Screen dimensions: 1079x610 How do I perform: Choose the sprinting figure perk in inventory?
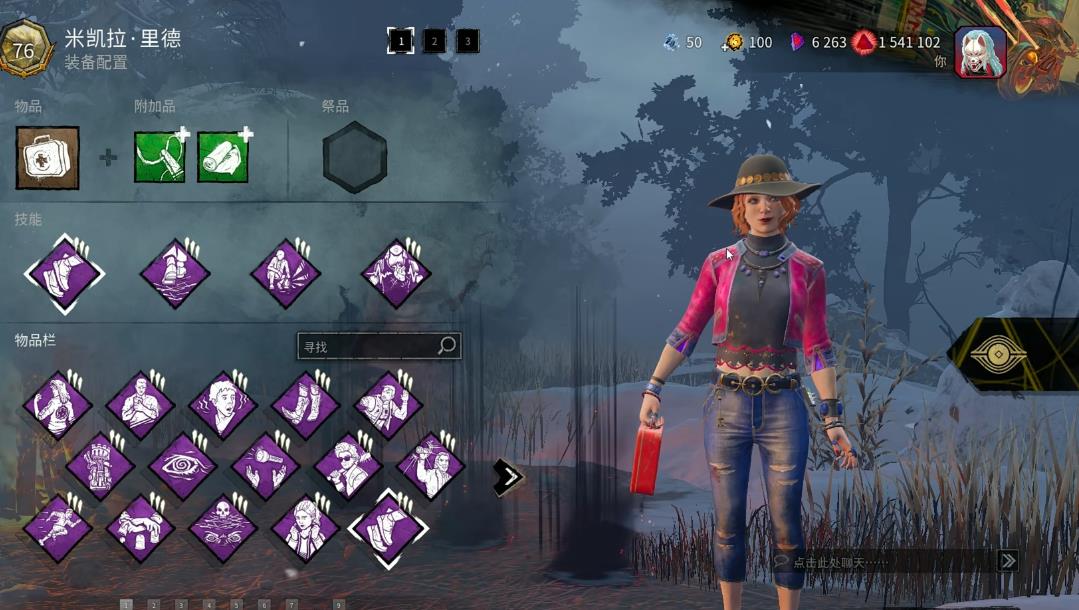point(57,527)
